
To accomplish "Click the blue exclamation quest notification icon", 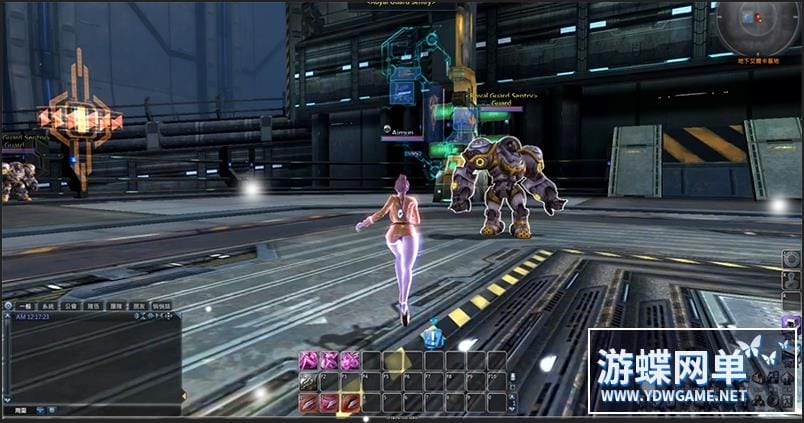I will [433, 336].
